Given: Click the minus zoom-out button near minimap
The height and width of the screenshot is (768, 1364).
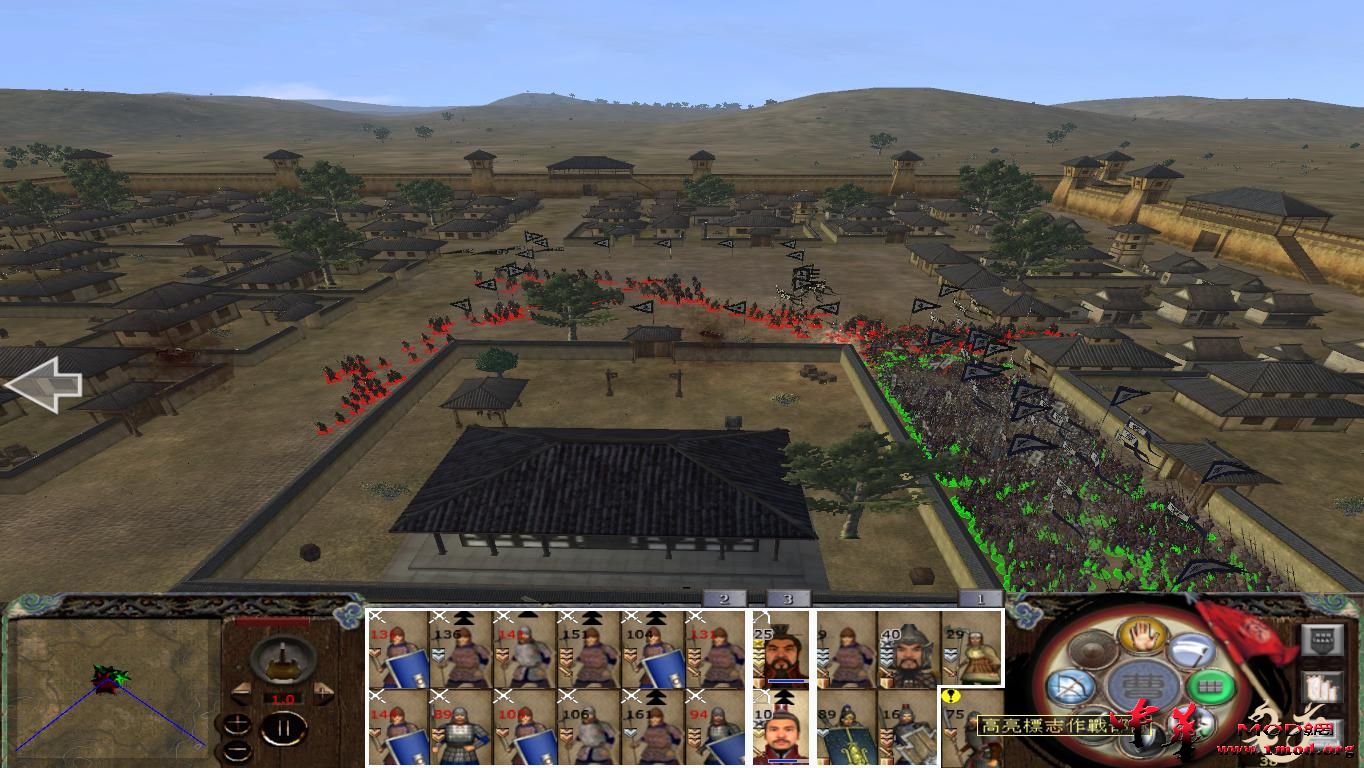Looking at the screenshot, I should (238, 749).
